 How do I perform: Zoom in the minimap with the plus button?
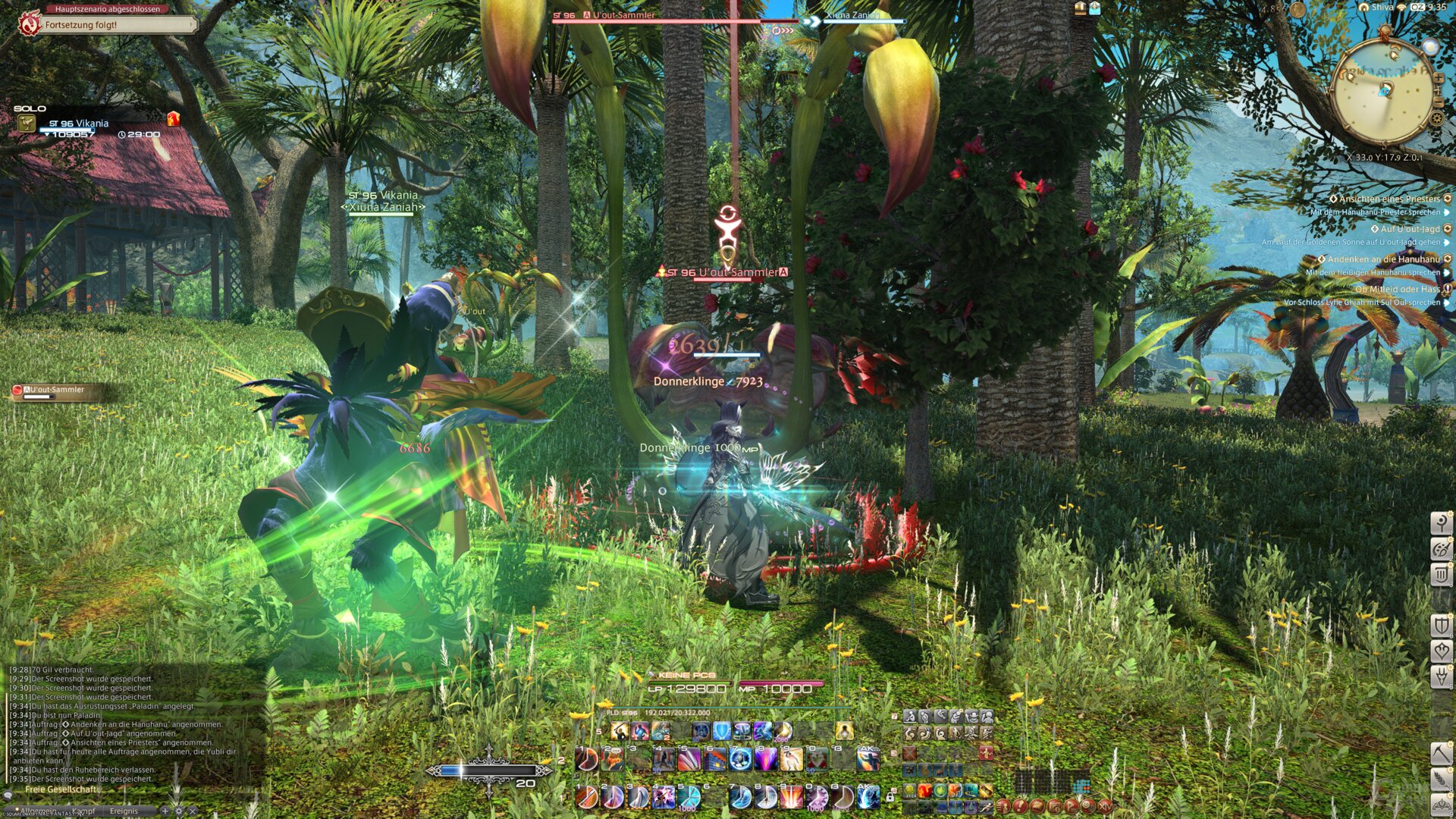pyautogui.click(x=1438, y=77)
